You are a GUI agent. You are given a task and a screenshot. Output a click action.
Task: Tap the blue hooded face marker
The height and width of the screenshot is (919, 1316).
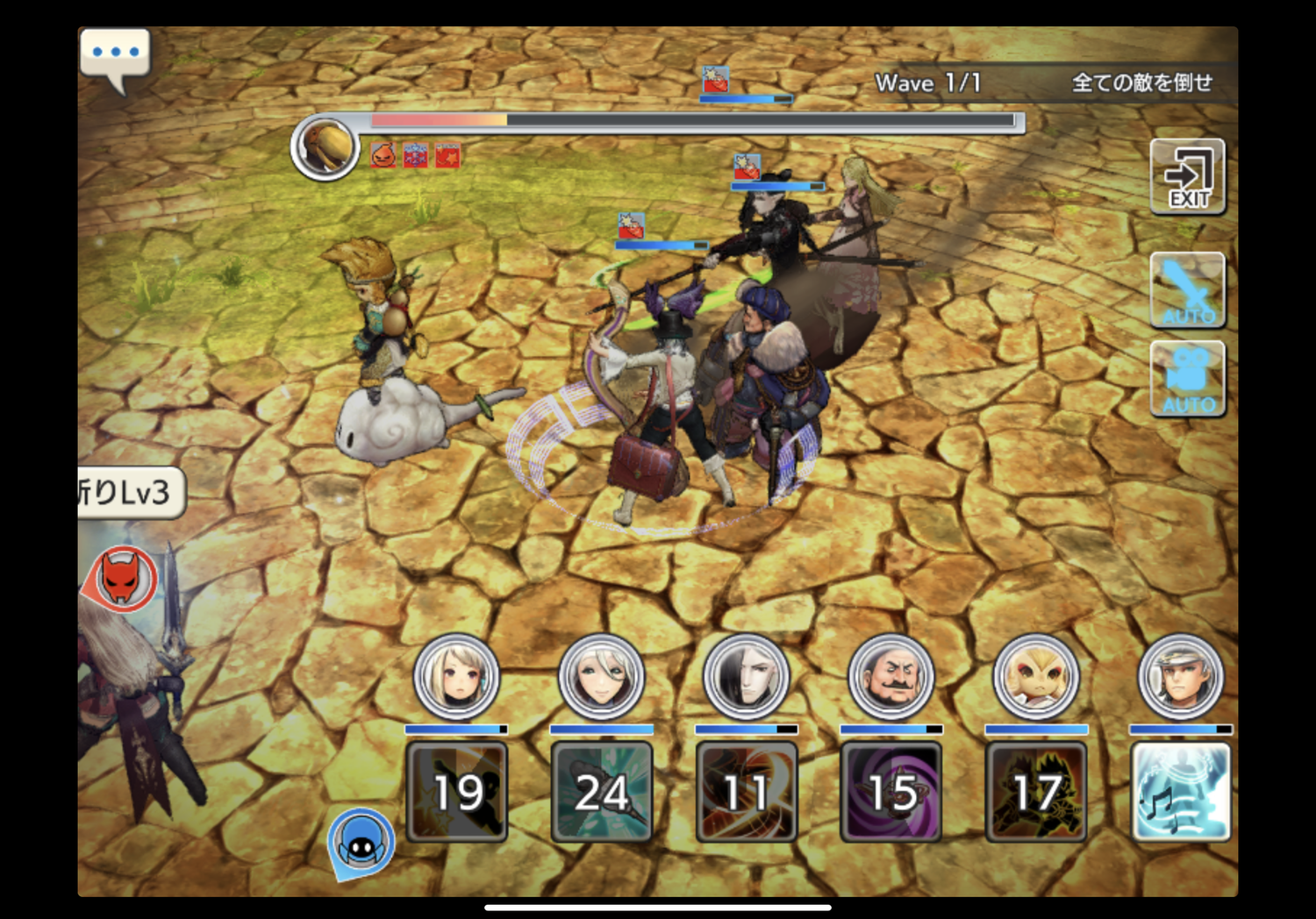click(x=361, y=842)
